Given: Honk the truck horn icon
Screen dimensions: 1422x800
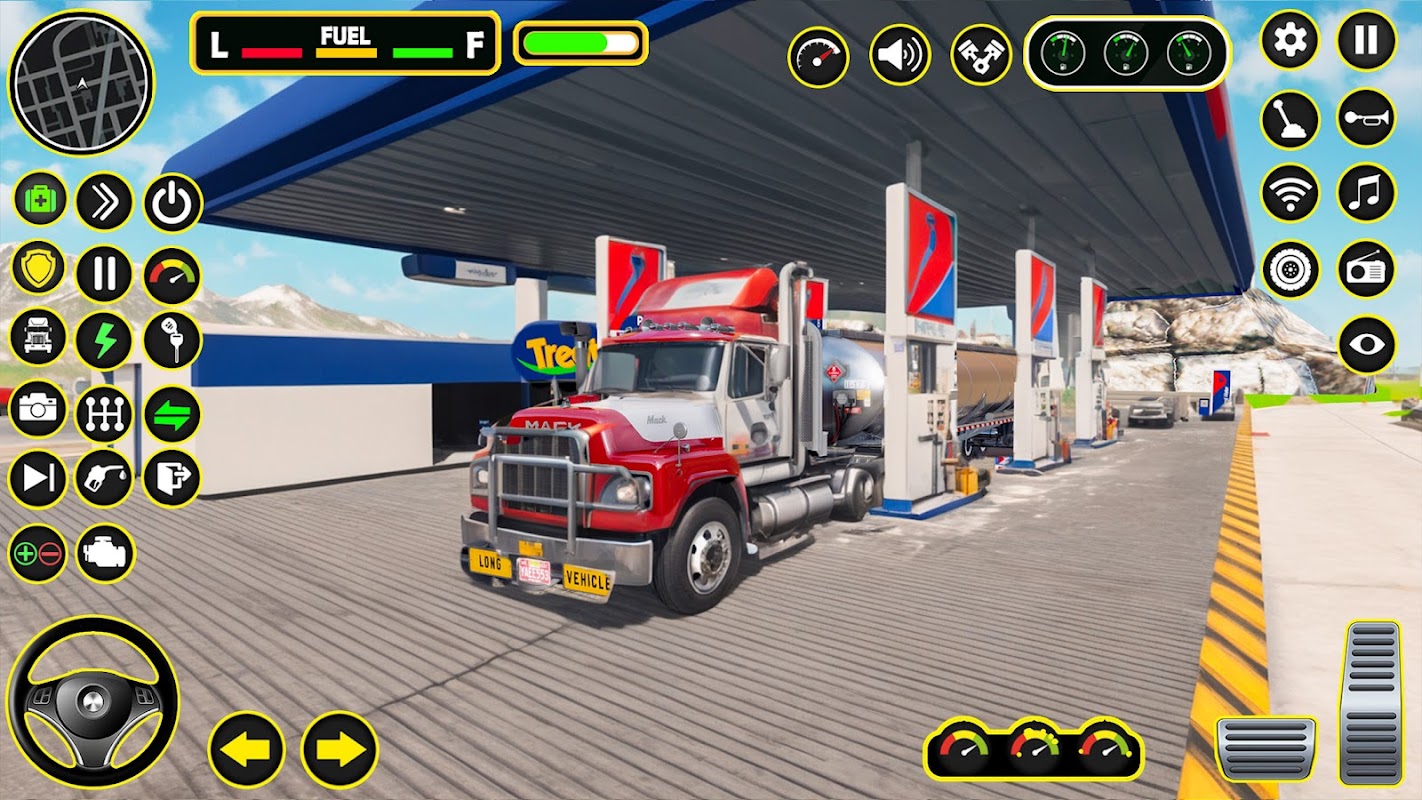Looking at the screenshot, I should coord(1366,118).
